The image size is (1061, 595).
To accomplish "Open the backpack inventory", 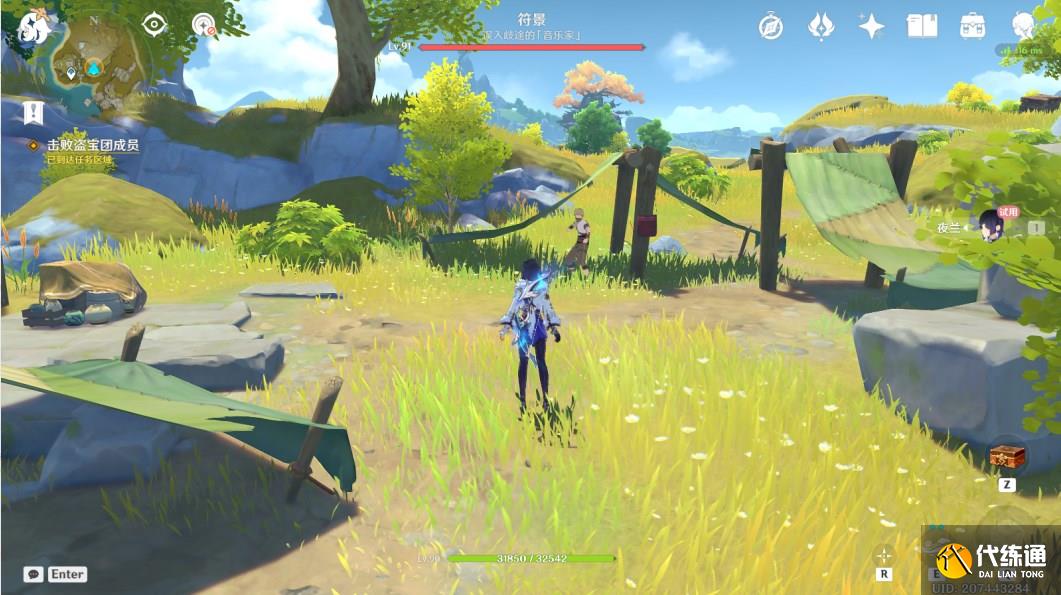I will tap(971, 26).
